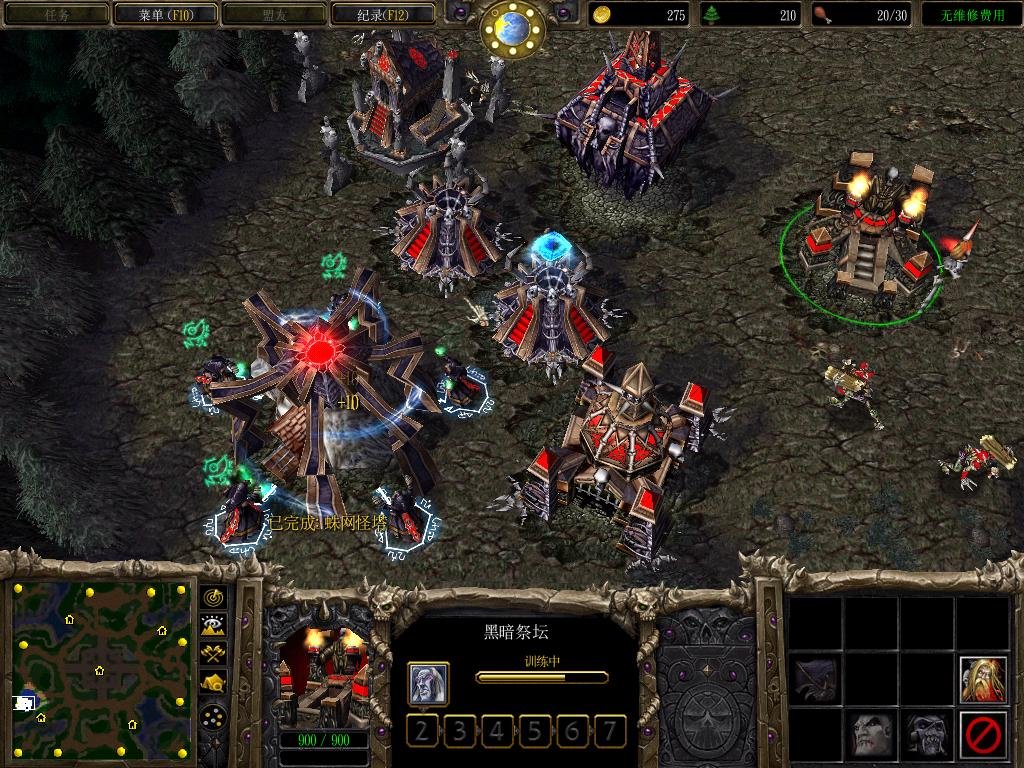Choose the blond-haired hero icon
Screen dimensions: 1024x768
click(x=982, y=679)
